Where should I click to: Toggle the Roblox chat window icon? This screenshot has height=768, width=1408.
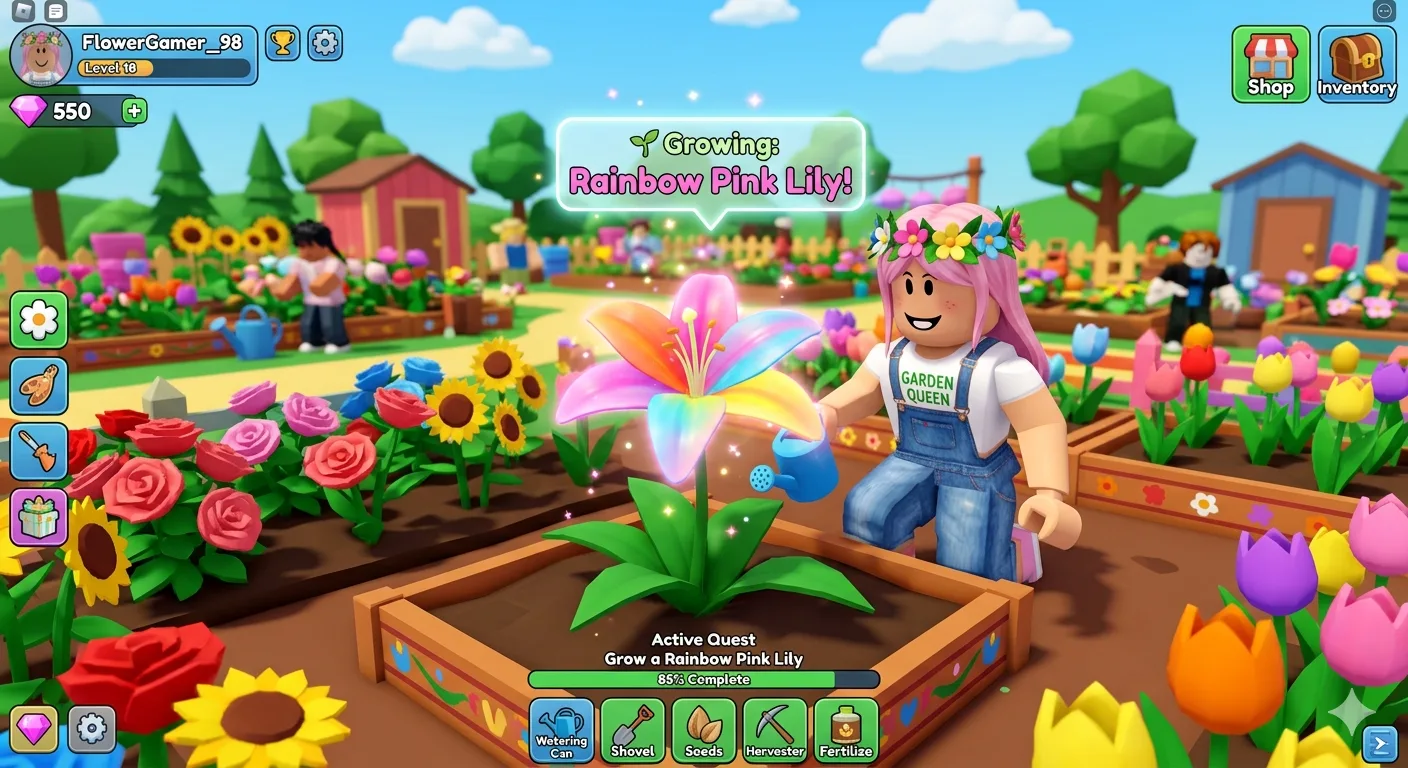[56, 11]
